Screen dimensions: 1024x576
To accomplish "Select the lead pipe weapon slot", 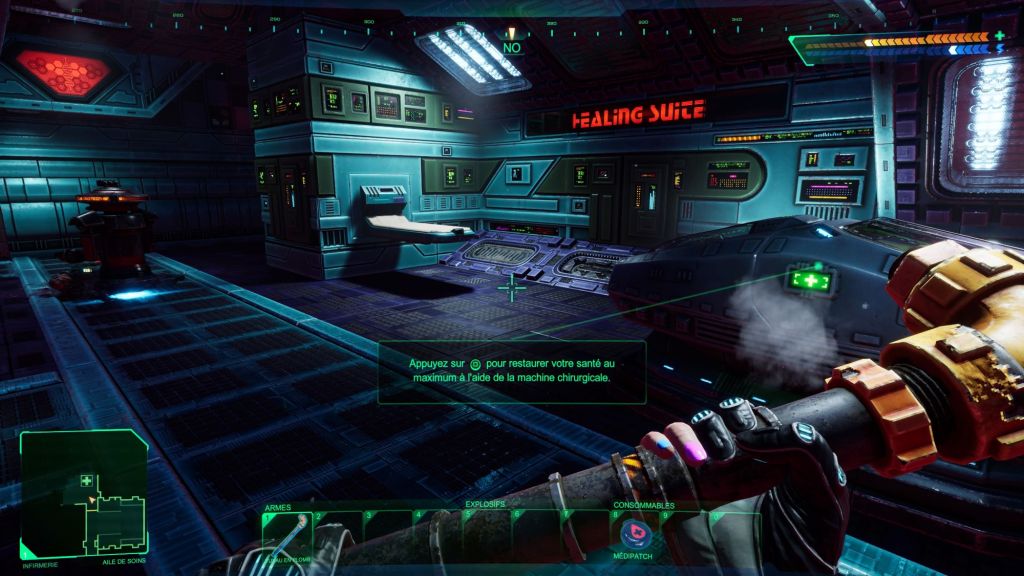I will click(286, 535).
